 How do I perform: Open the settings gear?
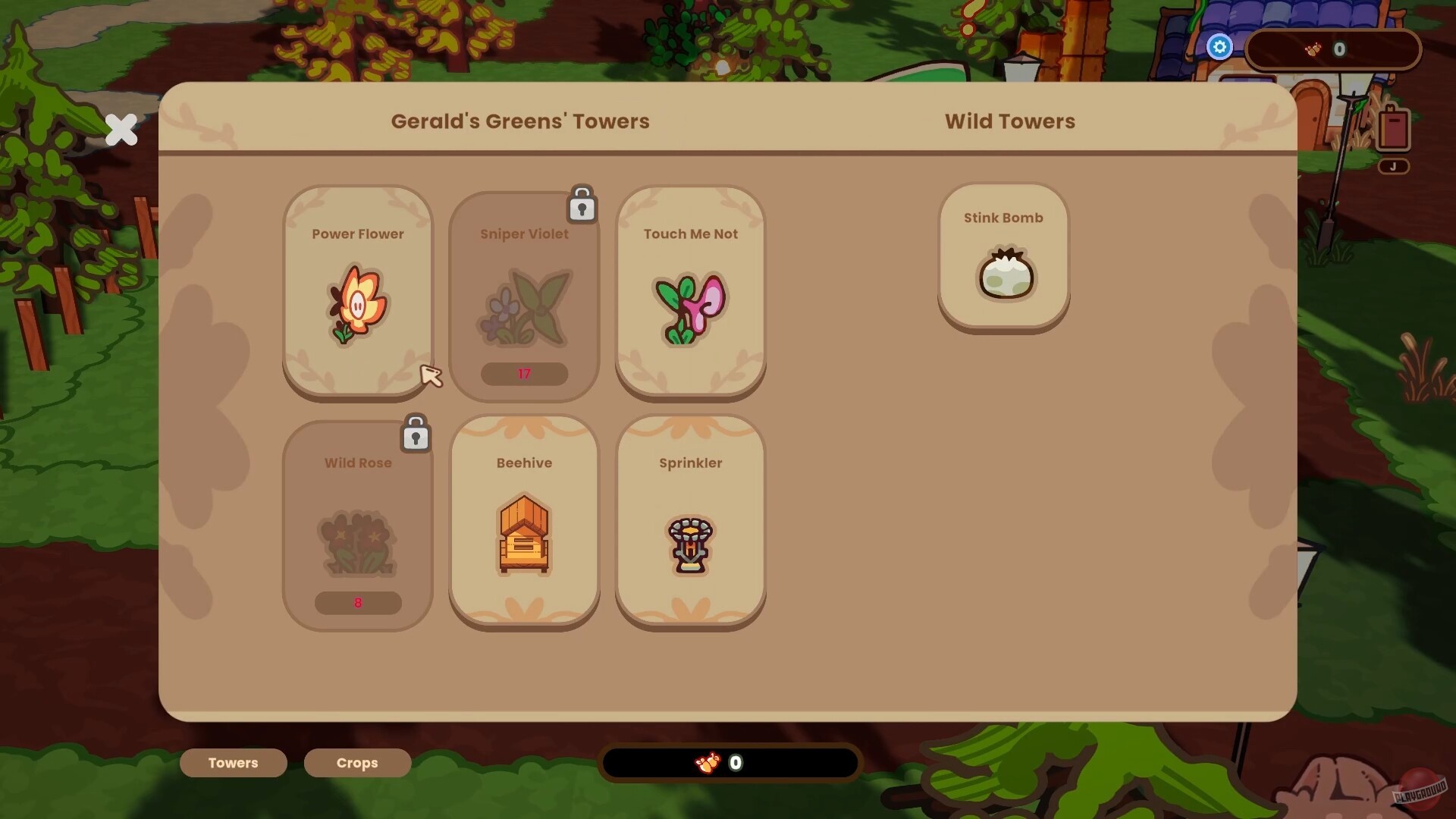point(1219,47)
